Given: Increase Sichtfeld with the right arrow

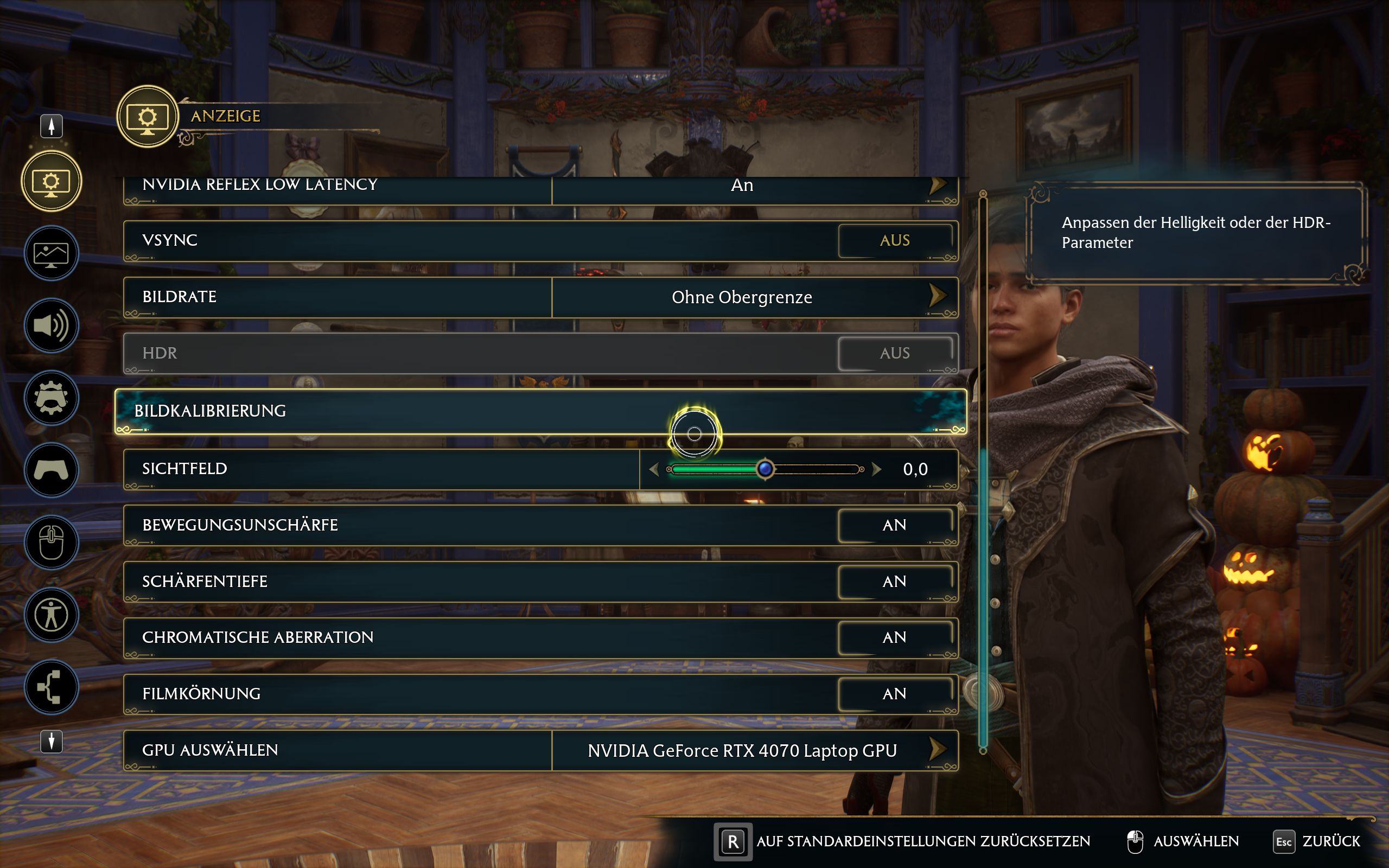Looking at the screenshot, I should click(x=876, y=470).
